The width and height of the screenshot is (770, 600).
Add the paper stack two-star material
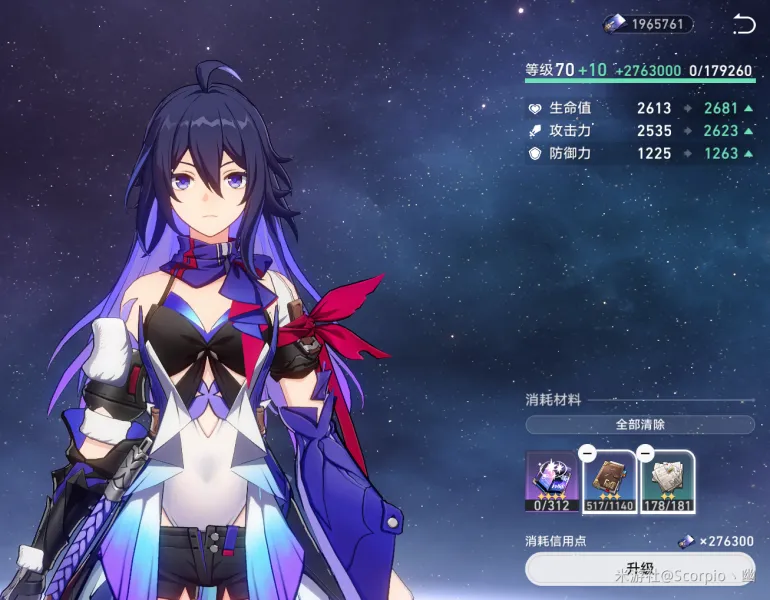668,478
